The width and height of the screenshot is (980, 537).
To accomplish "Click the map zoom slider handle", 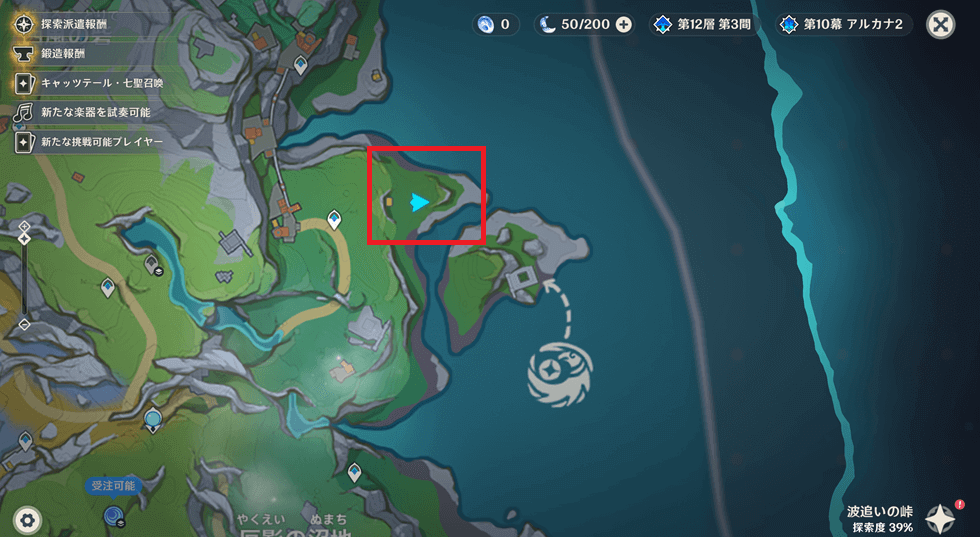I will (x=25, y=239).
